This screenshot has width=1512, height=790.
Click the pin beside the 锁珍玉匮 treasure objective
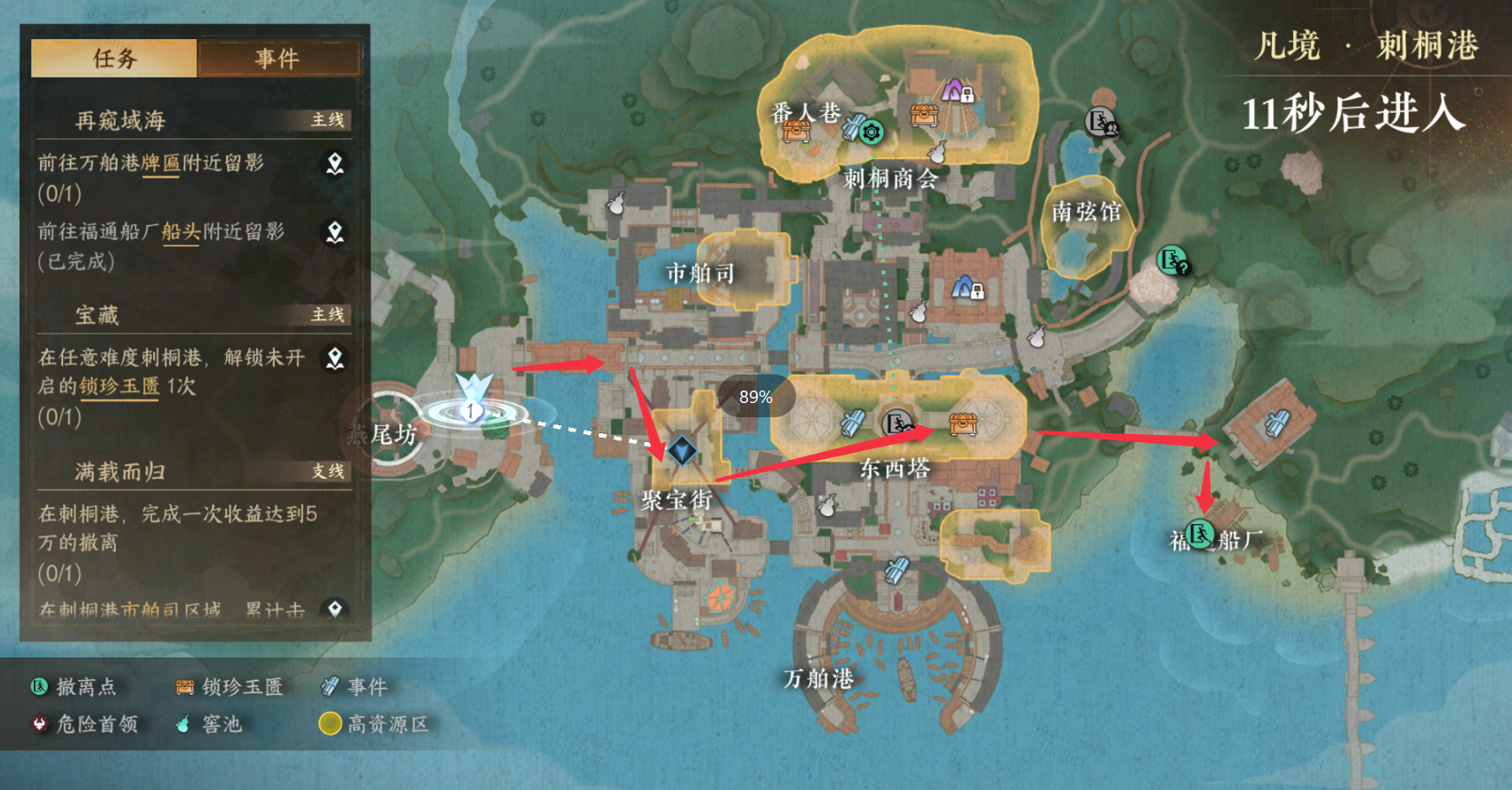click(334, 359)
